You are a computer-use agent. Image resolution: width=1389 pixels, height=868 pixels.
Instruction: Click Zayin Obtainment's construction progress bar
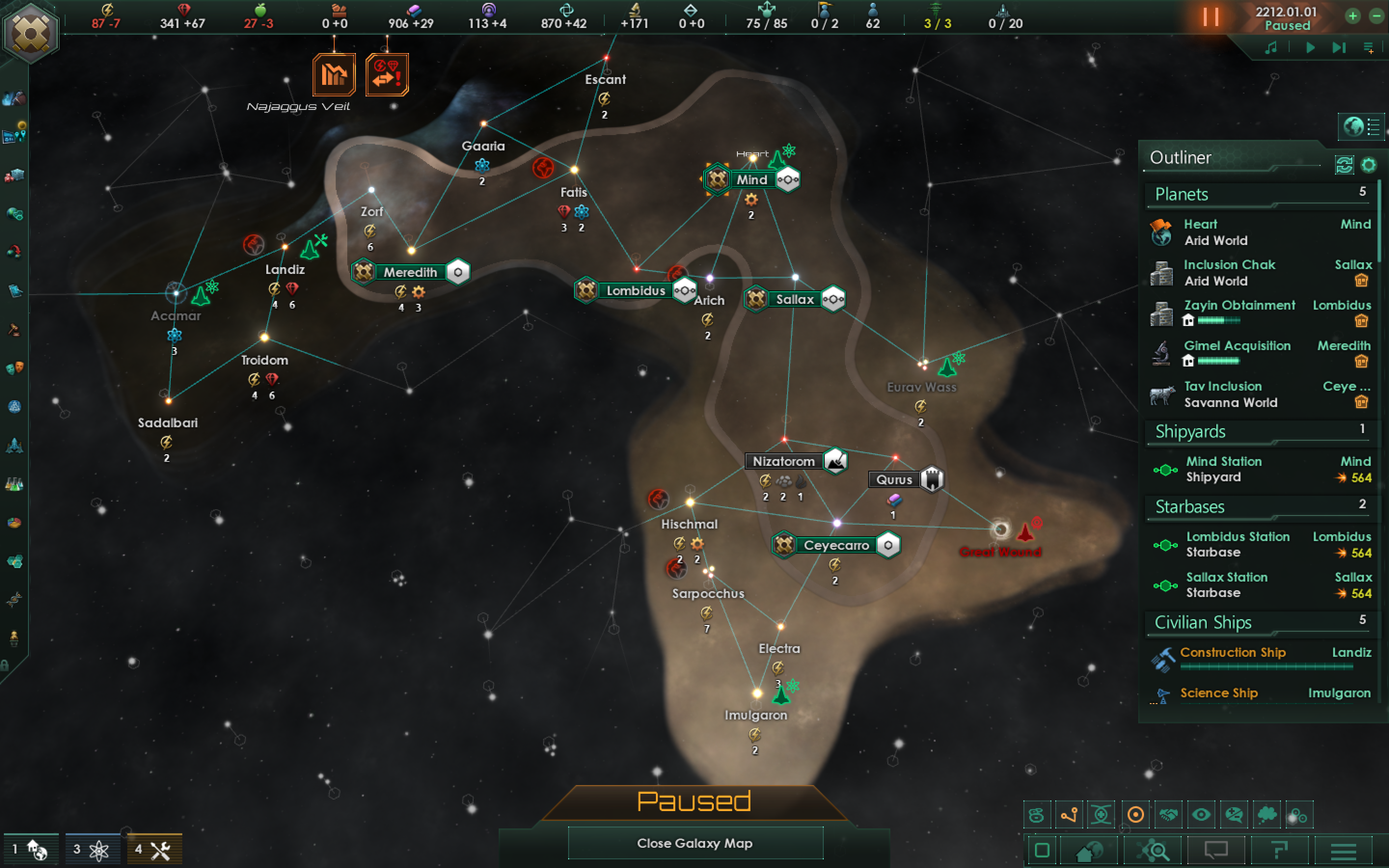click(1220, 320)
